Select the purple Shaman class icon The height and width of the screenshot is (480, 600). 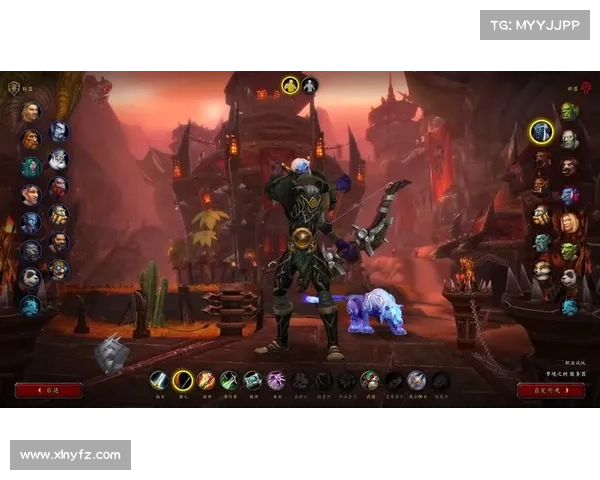click(x=276, y=380)
